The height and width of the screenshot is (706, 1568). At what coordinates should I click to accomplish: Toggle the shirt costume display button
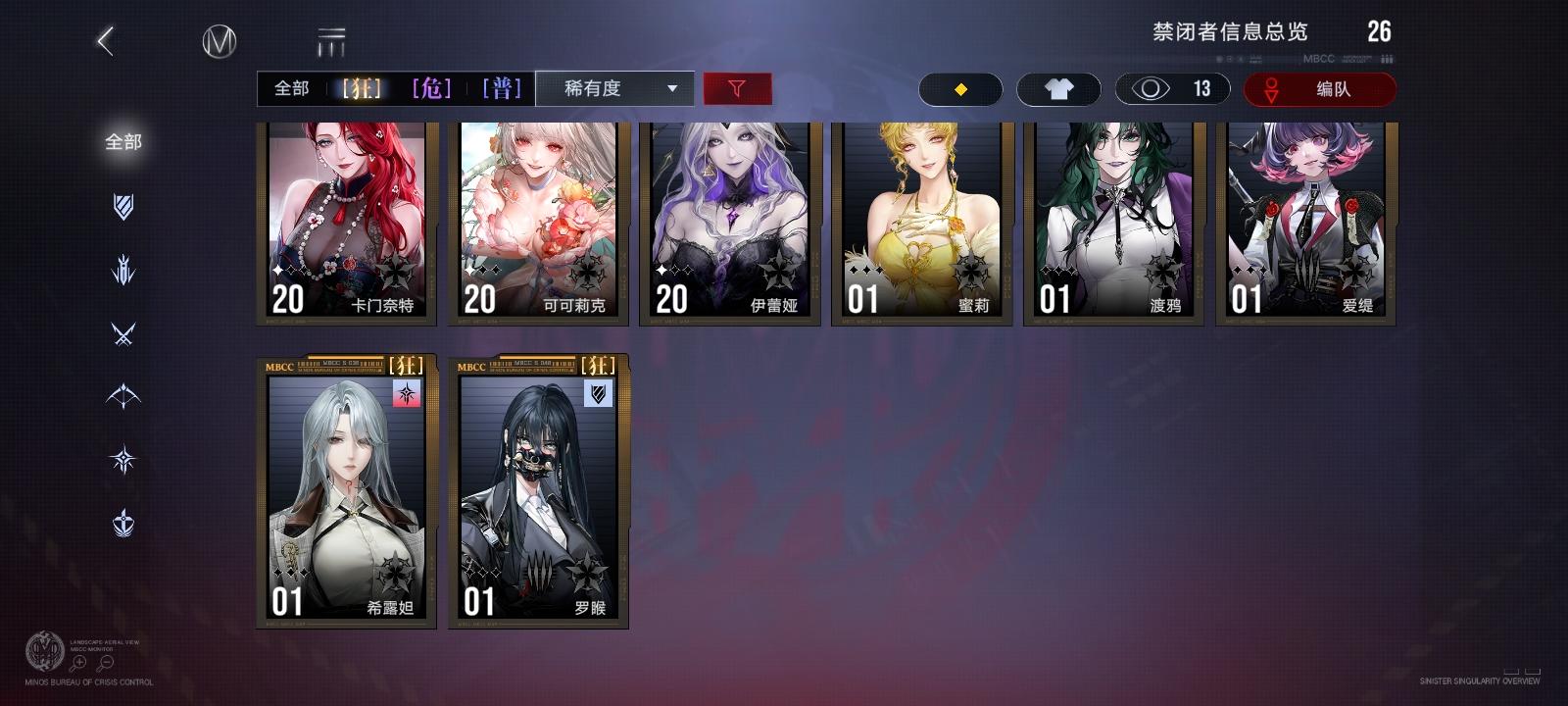(x=1059, y=88)
